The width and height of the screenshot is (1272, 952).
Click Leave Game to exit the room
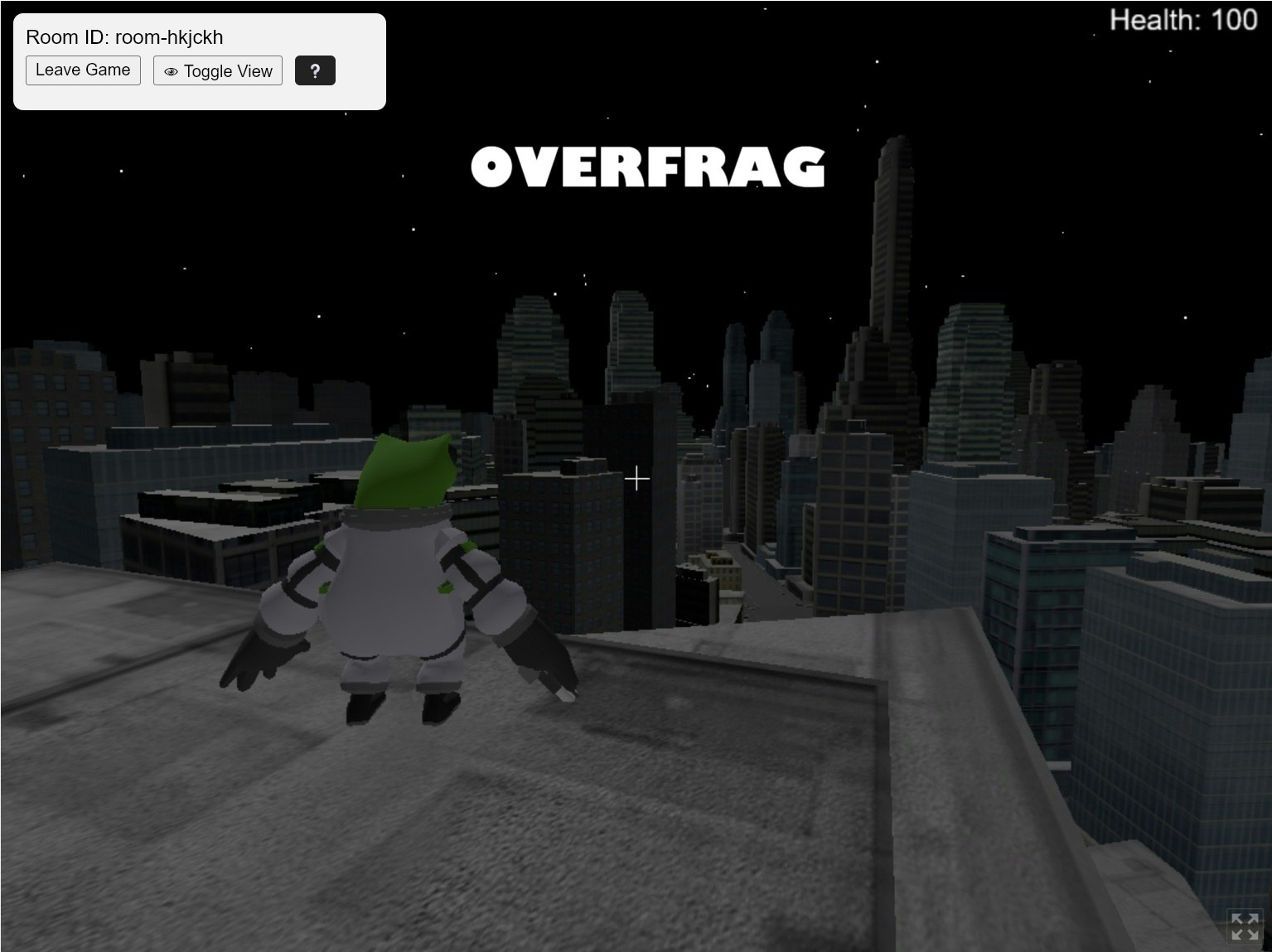click(x=83, y=70)
